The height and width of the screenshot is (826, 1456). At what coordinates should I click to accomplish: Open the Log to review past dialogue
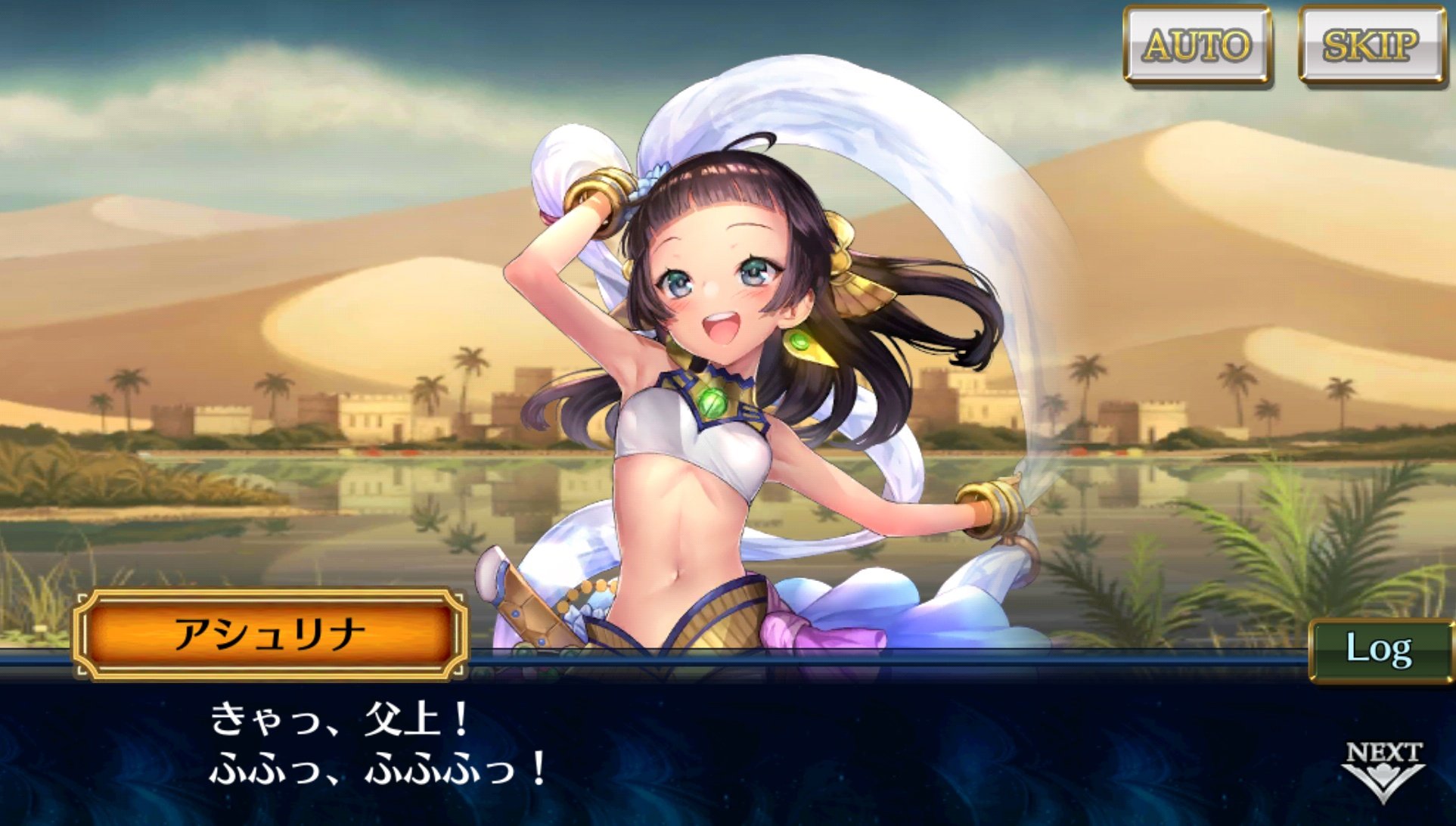[x=1383, y=647]
